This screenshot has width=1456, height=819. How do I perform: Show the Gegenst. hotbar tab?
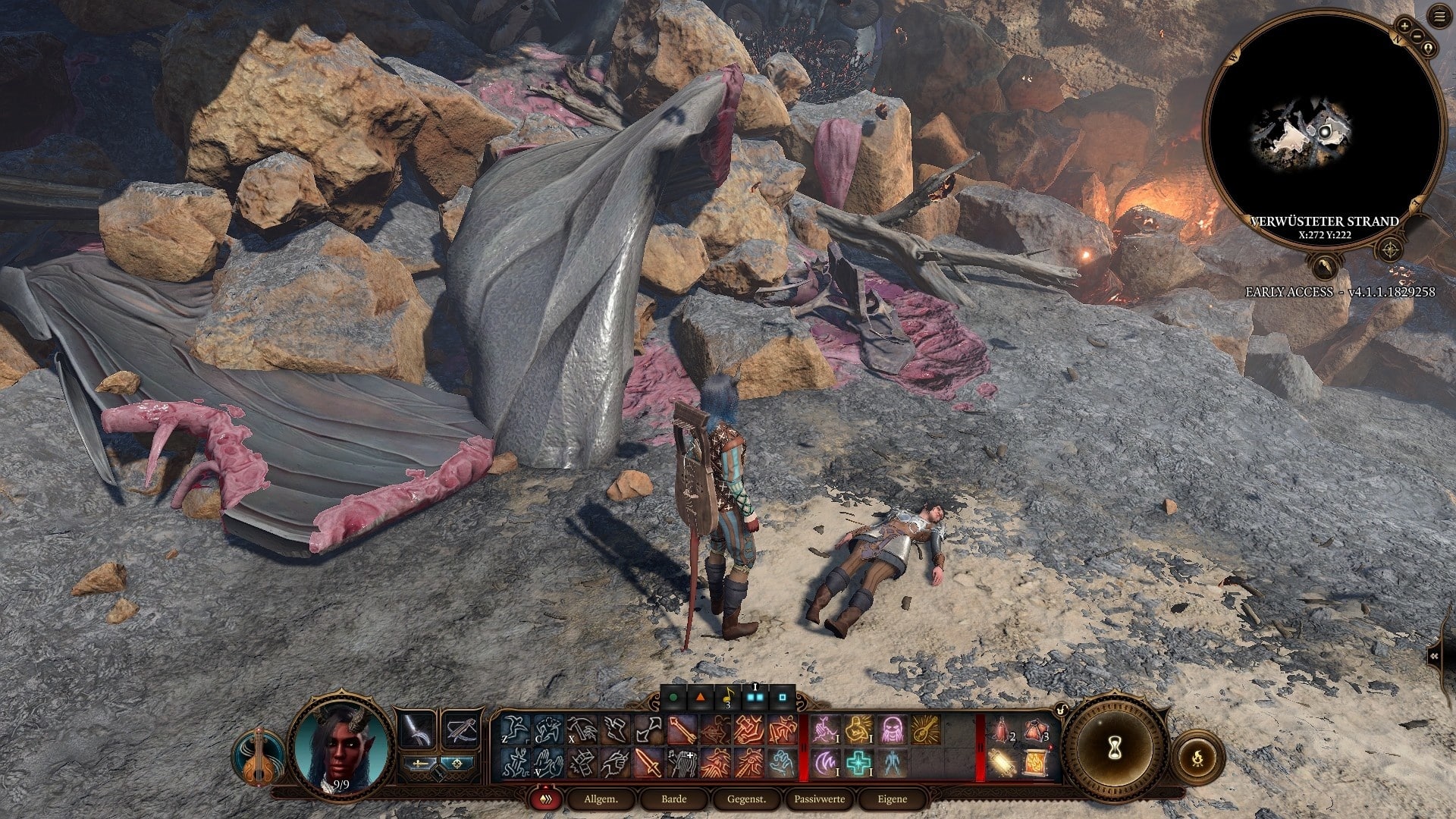pyautogui.click(x=746, y=799)
